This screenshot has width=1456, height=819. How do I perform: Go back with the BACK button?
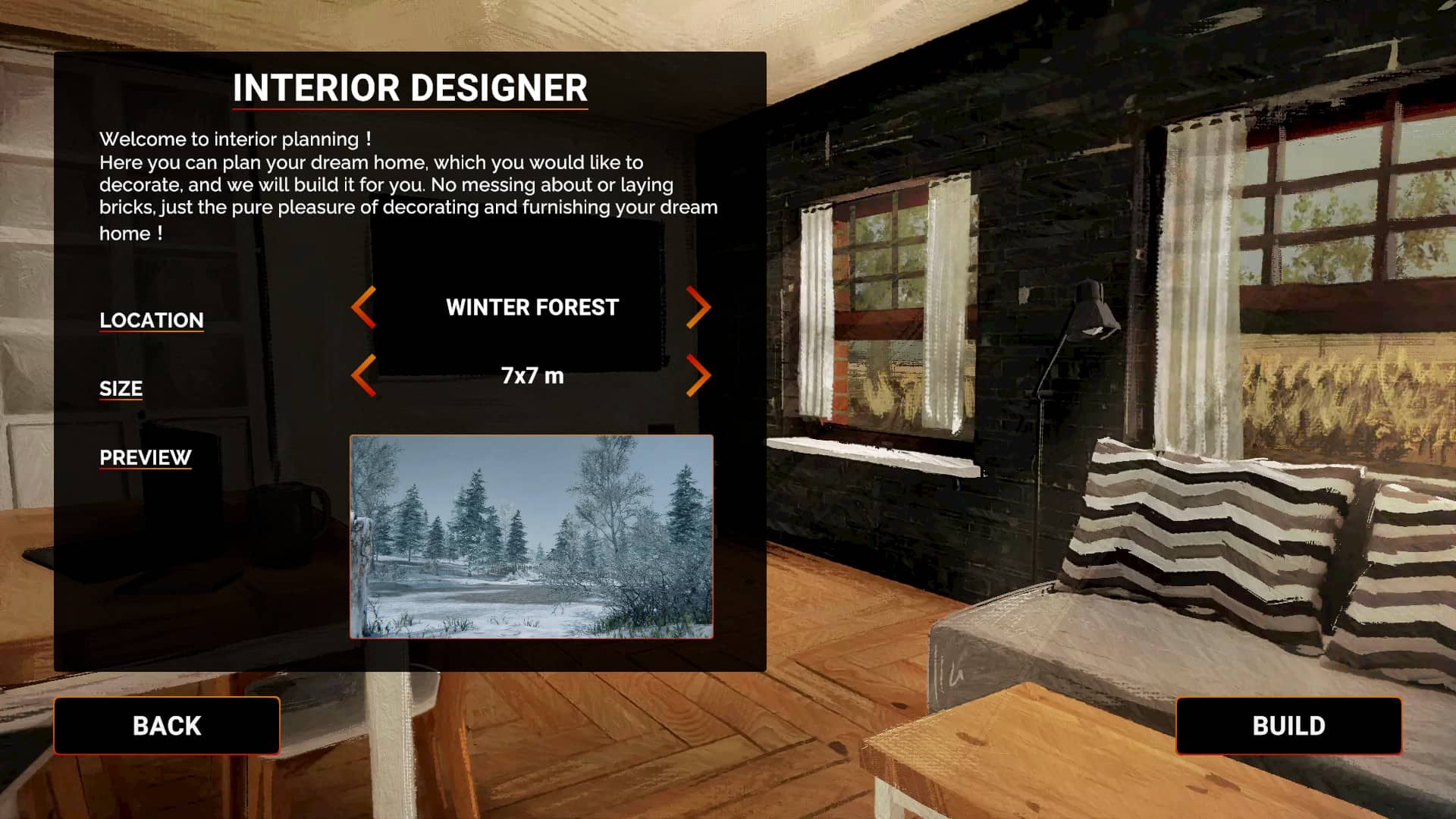coord(167,726)
